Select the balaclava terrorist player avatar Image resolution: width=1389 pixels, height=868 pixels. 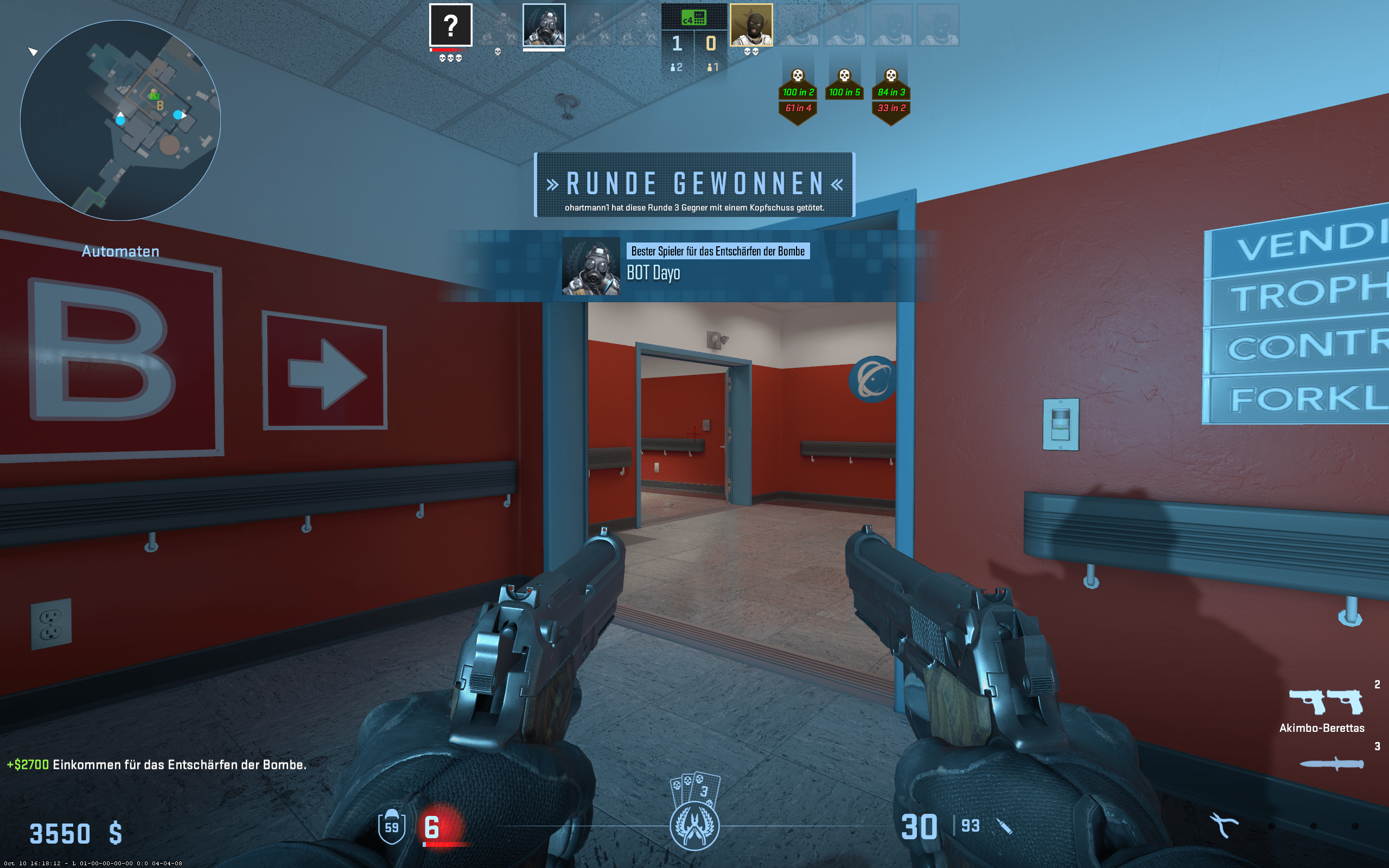751,25
